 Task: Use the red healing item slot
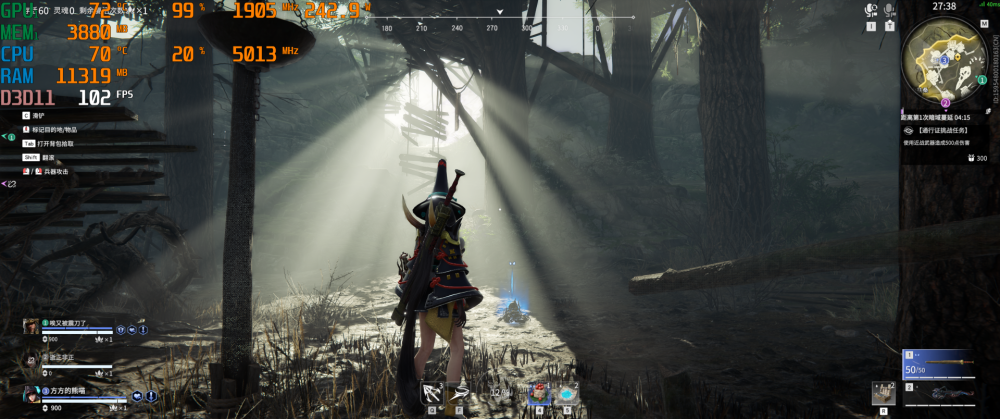point(539,393)
